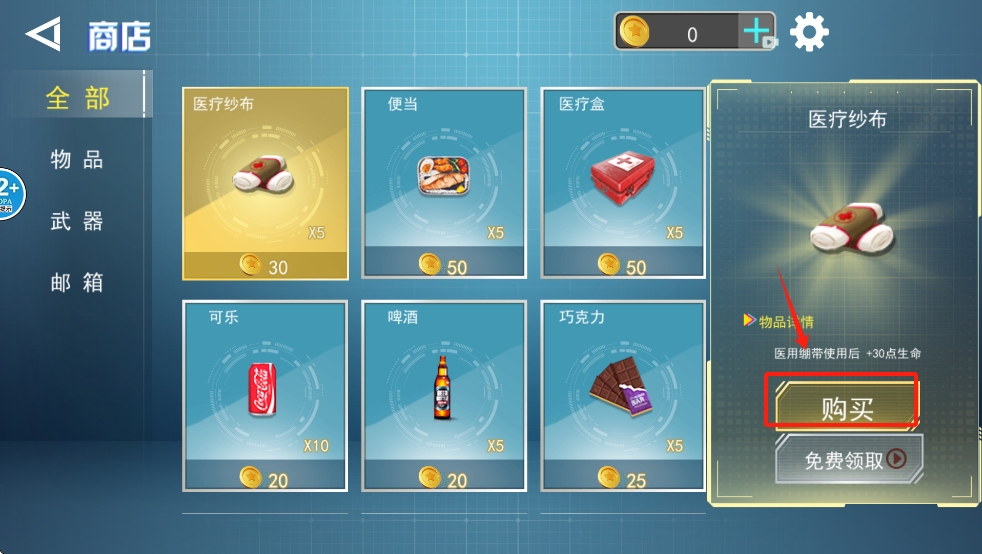
Task: Open the 邮箱 mailbox tab
Action: (x=77, y=283)
